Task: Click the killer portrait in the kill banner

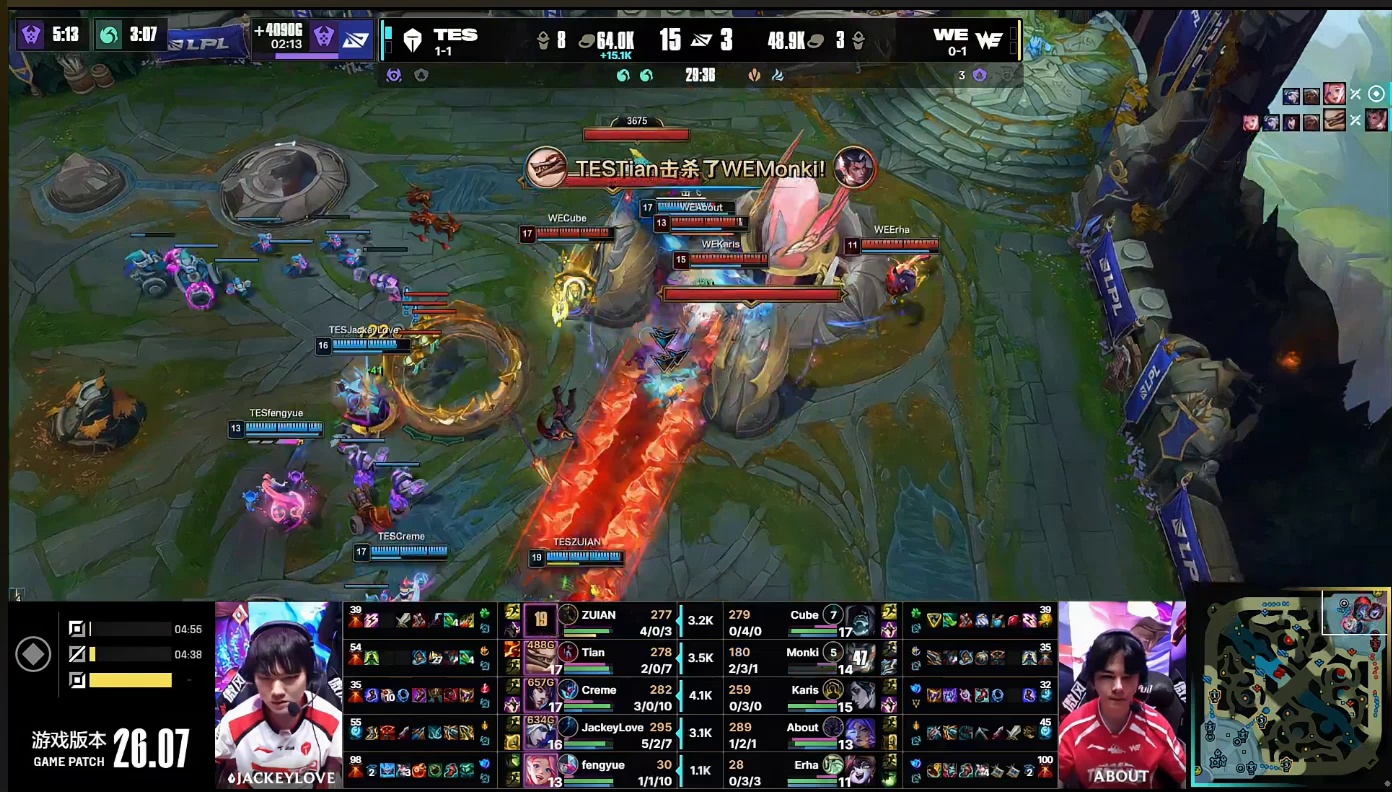Action: (x=546, y=167)
